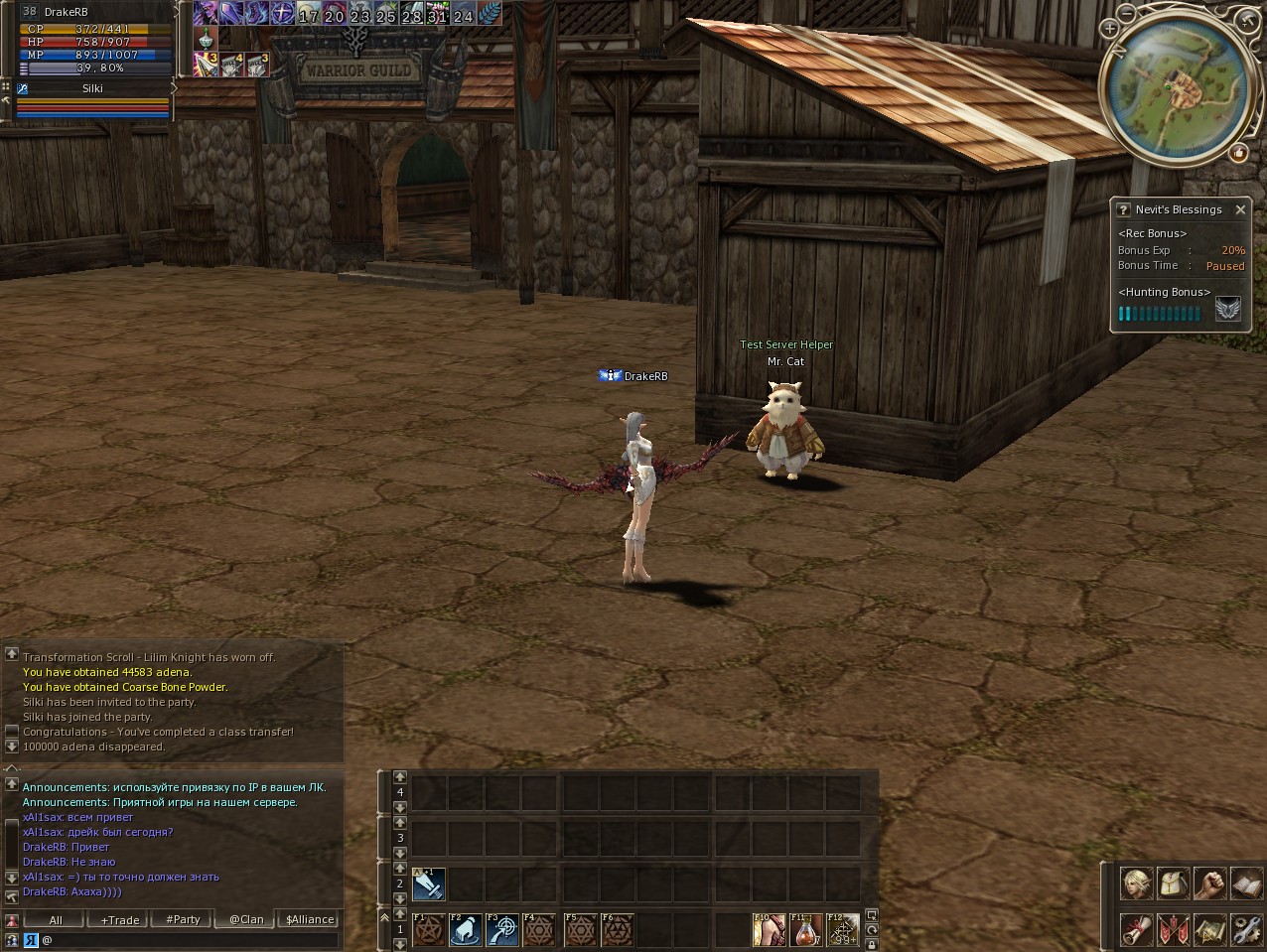
Task: Open the quest scroll icon
Action: pyautogui.click(x=1136, y=930)
